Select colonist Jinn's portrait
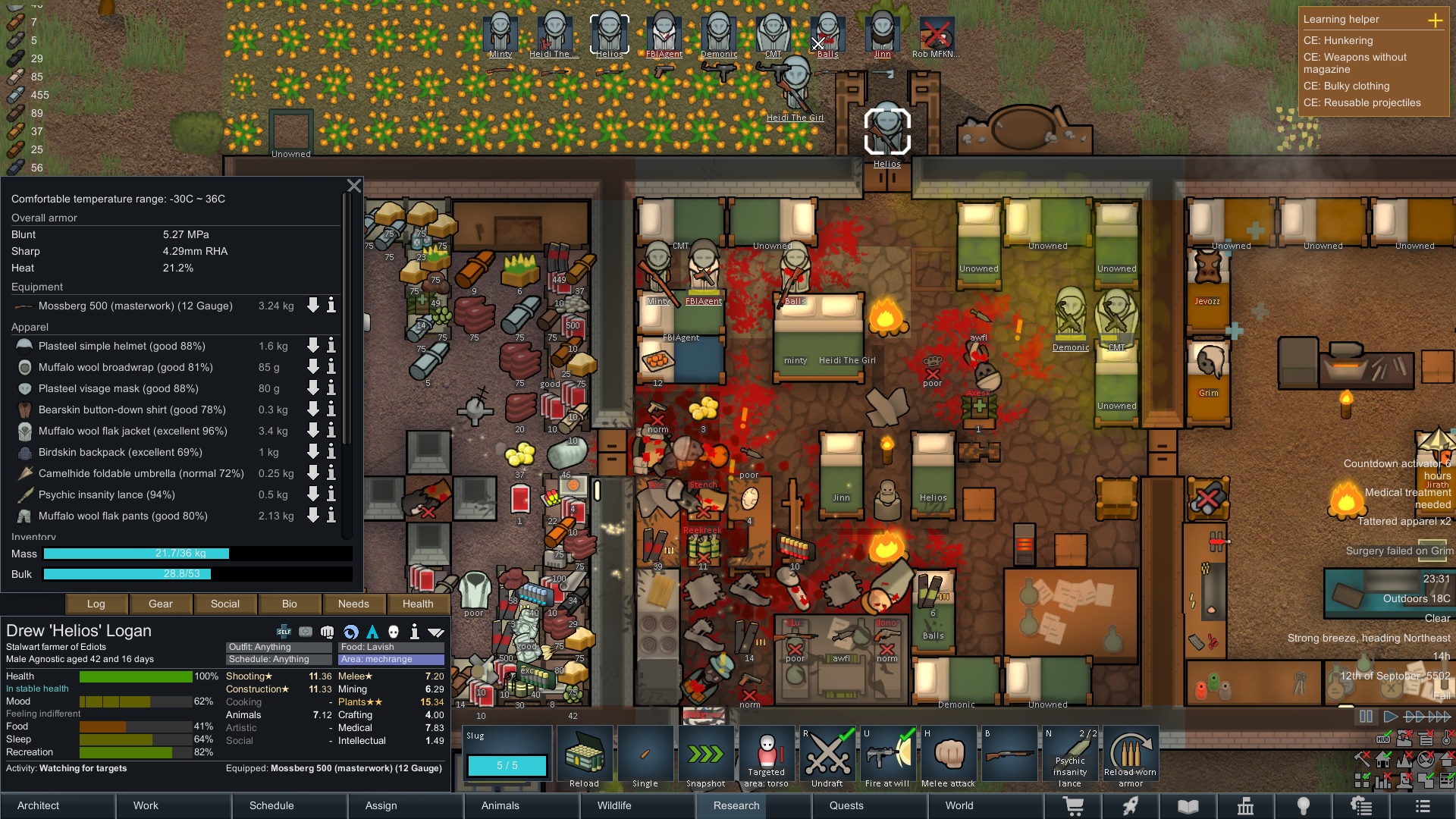This screenshot has width=1456, height=819. click(x=882, y=35)
